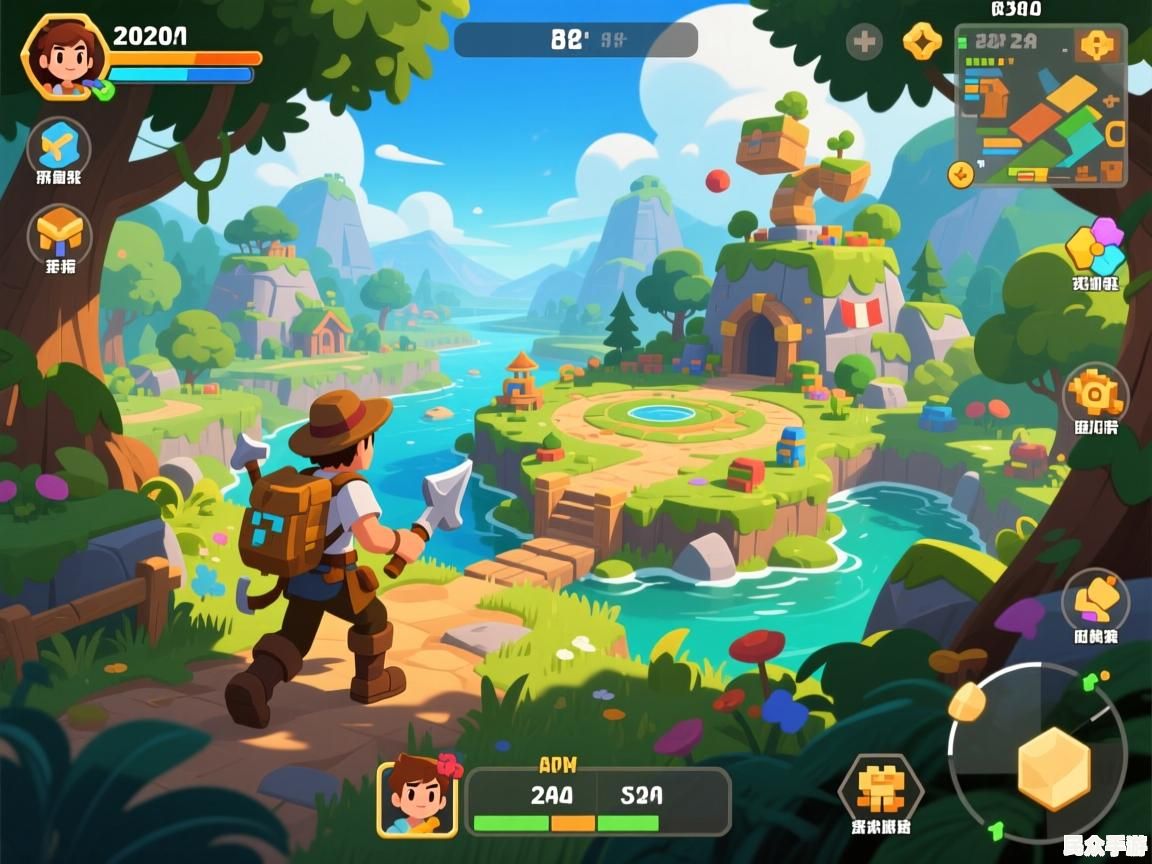Select the yellow block icon above the action wheel
Screen dimensions: 1152x864
pos(1095,602)
